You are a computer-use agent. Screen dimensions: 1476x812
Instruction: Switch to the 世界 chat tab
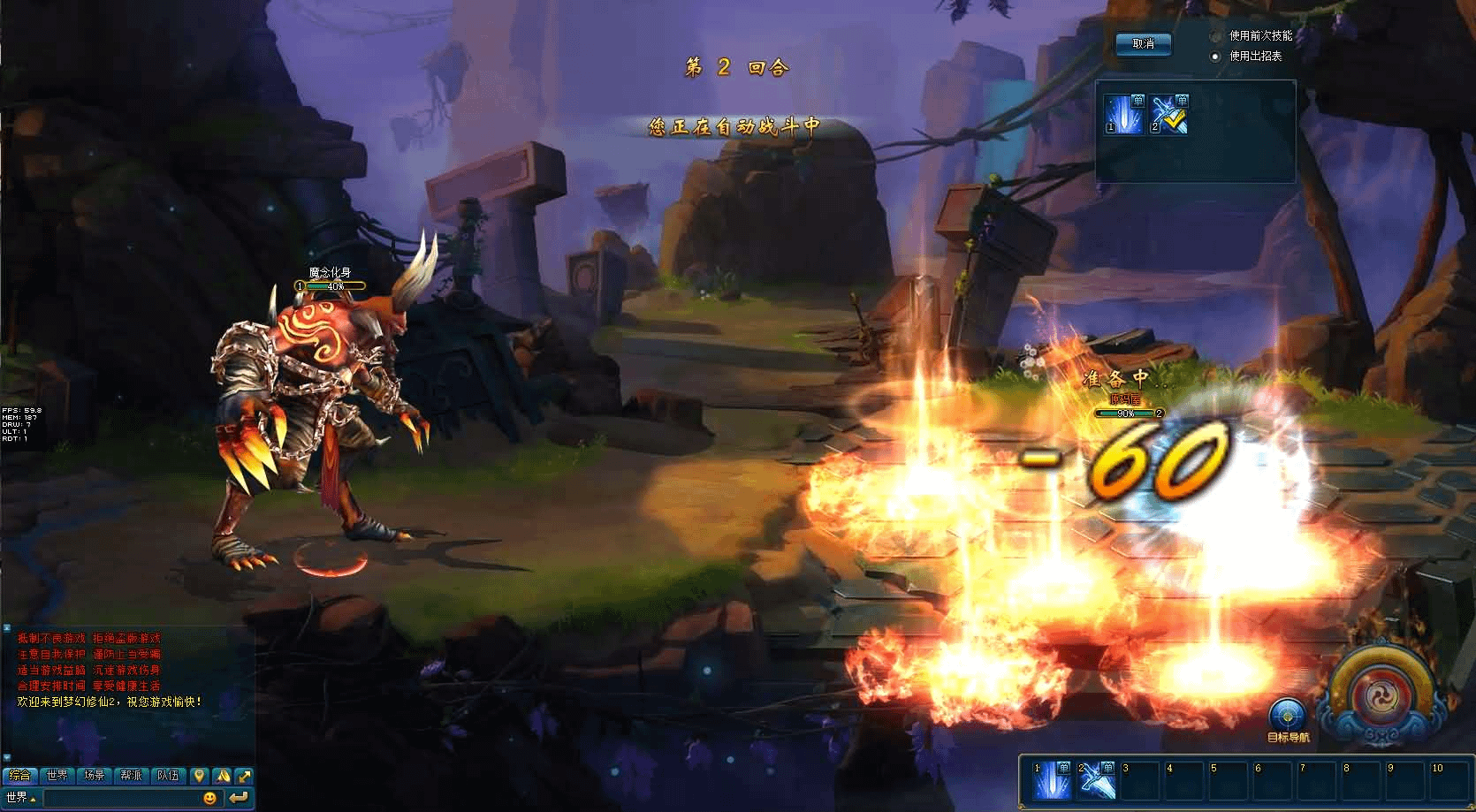(57, 776)
